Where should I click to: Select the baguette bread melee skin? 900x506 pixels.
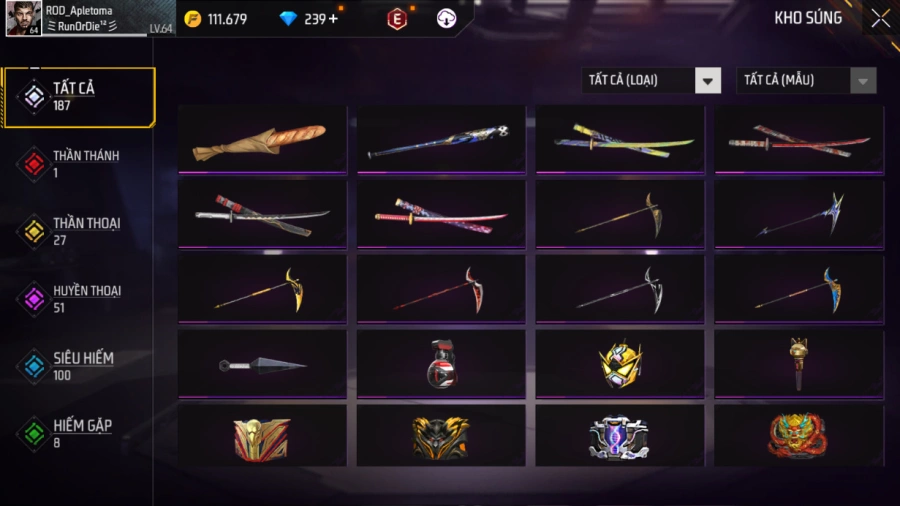(x=262, y=141)
